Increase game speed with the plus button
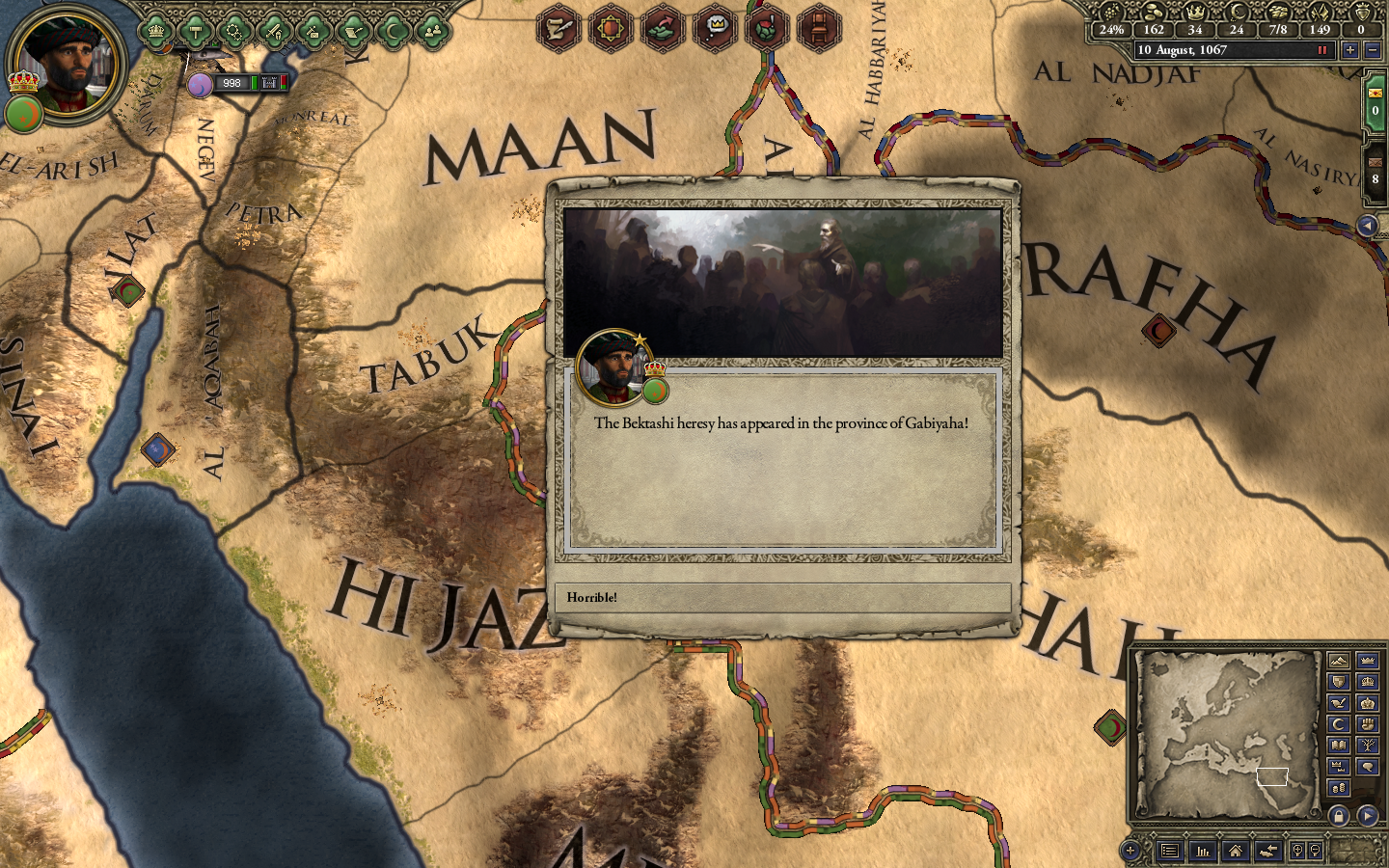Viewport: 1389px width, 868px height. 1348,50
